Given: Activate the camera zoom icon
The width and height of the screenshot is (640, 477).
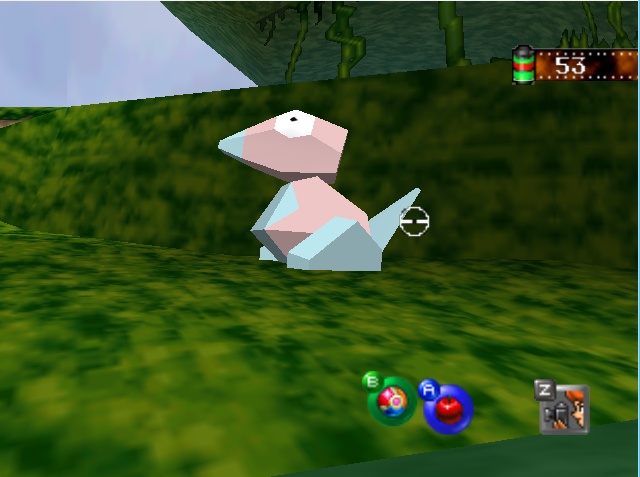Looking at the screenshot, I should coord(565,408).
